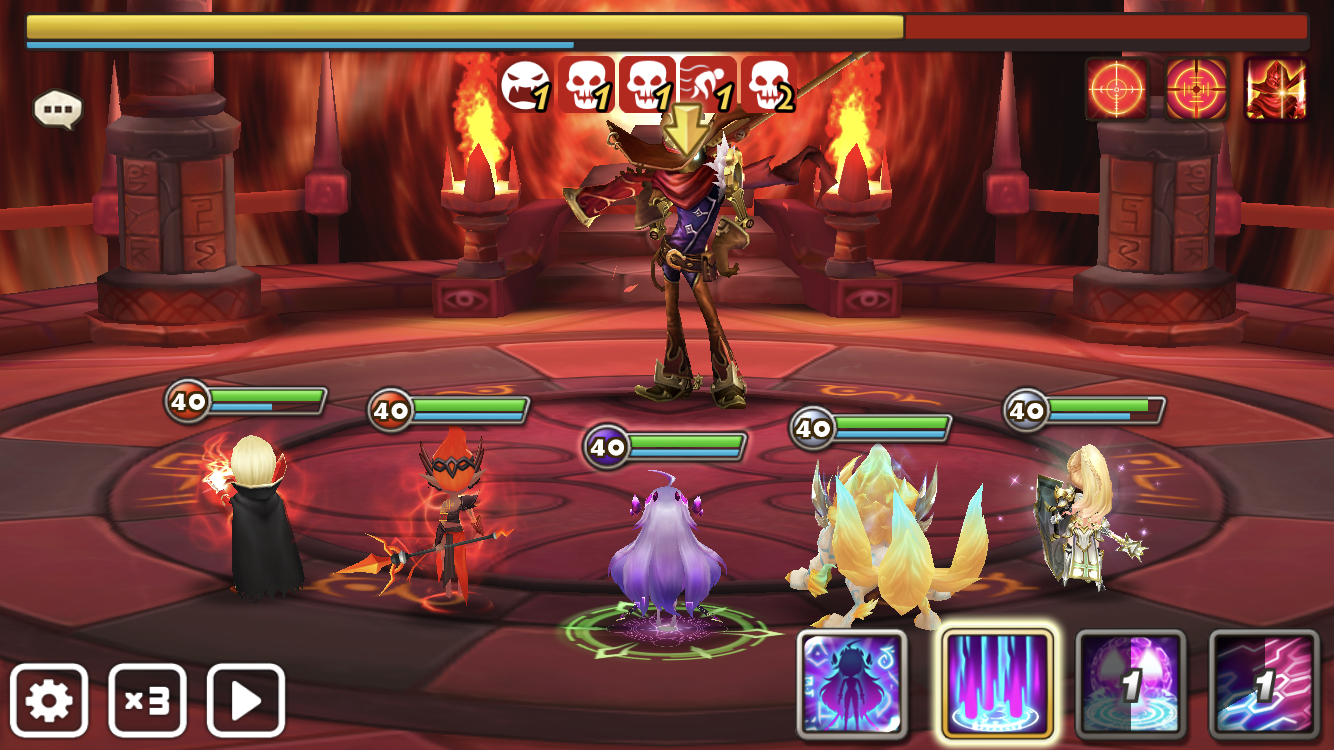Inspect the boss's red hooded figure skill icon
Viewport: 1334px width, 750px height.
pos(1275,89)
